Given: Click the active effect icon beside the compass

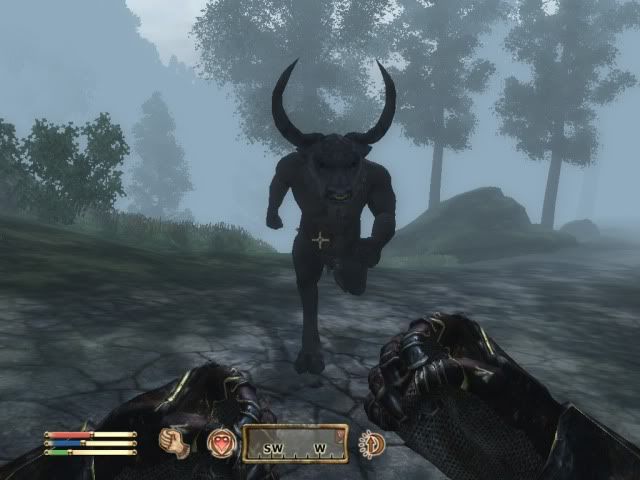Looking at the screenshot, I should 372,443.
